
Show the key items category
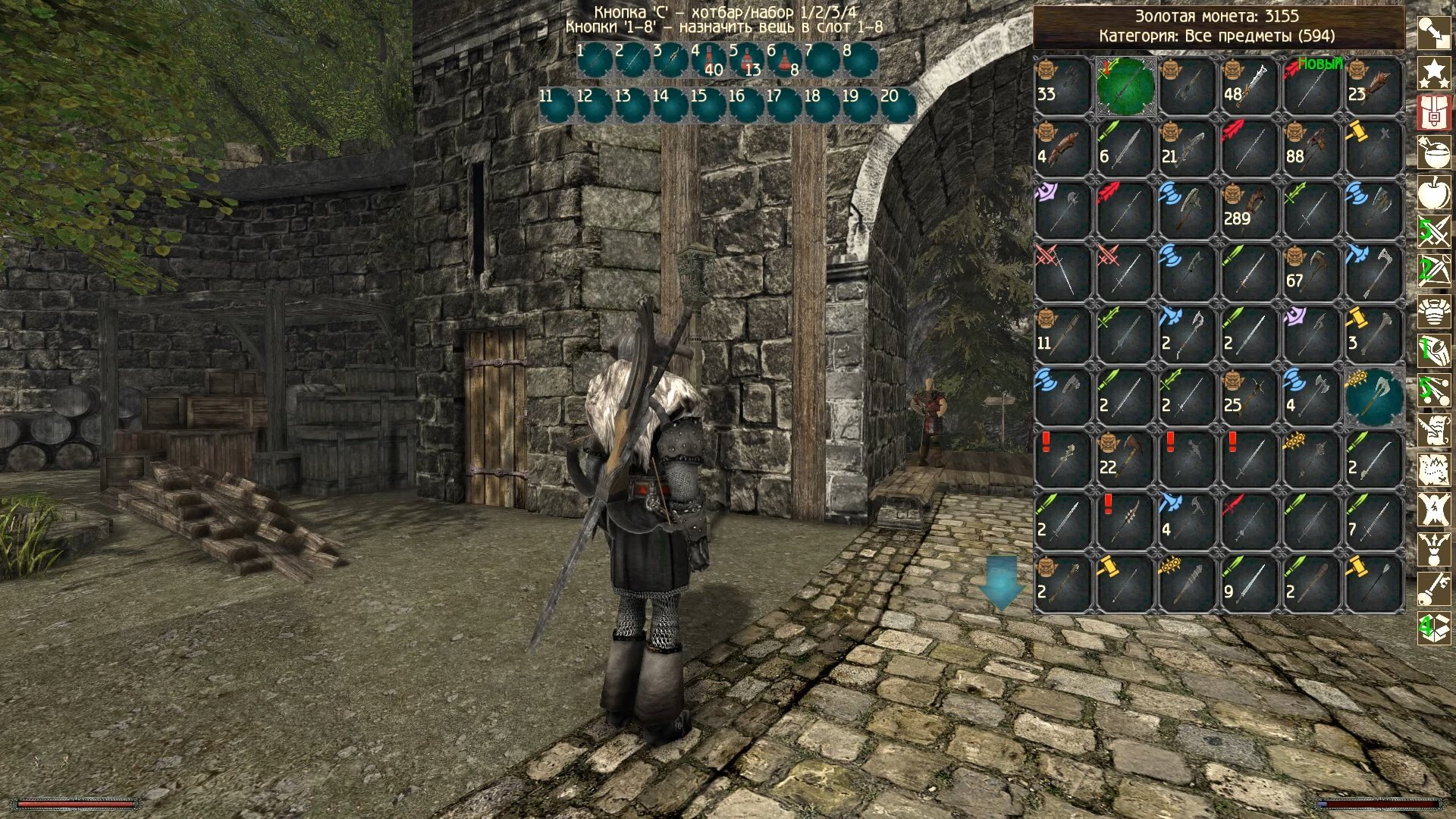[1434, 588]
